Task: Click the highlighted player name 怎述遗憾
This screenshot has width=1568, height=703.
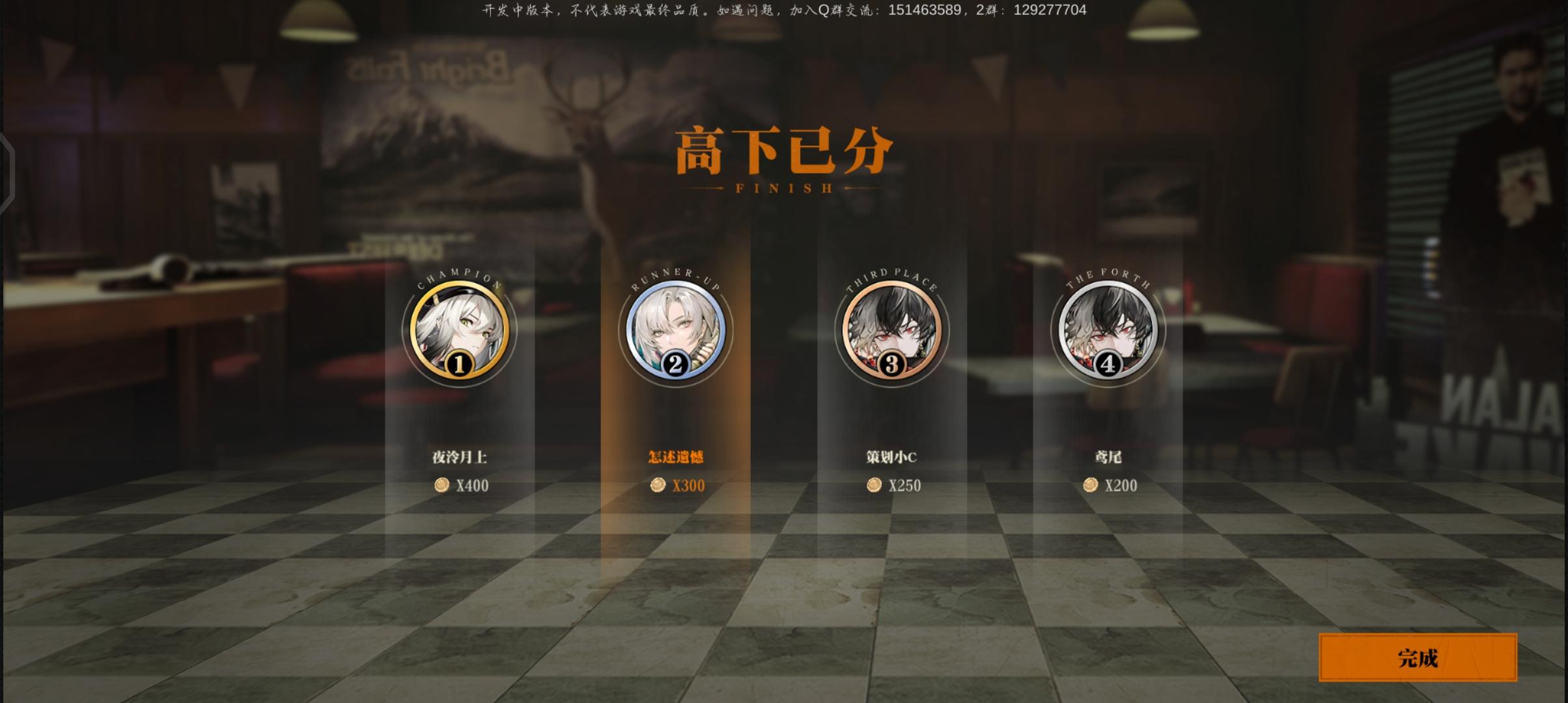Action: (x=675, y=457)
